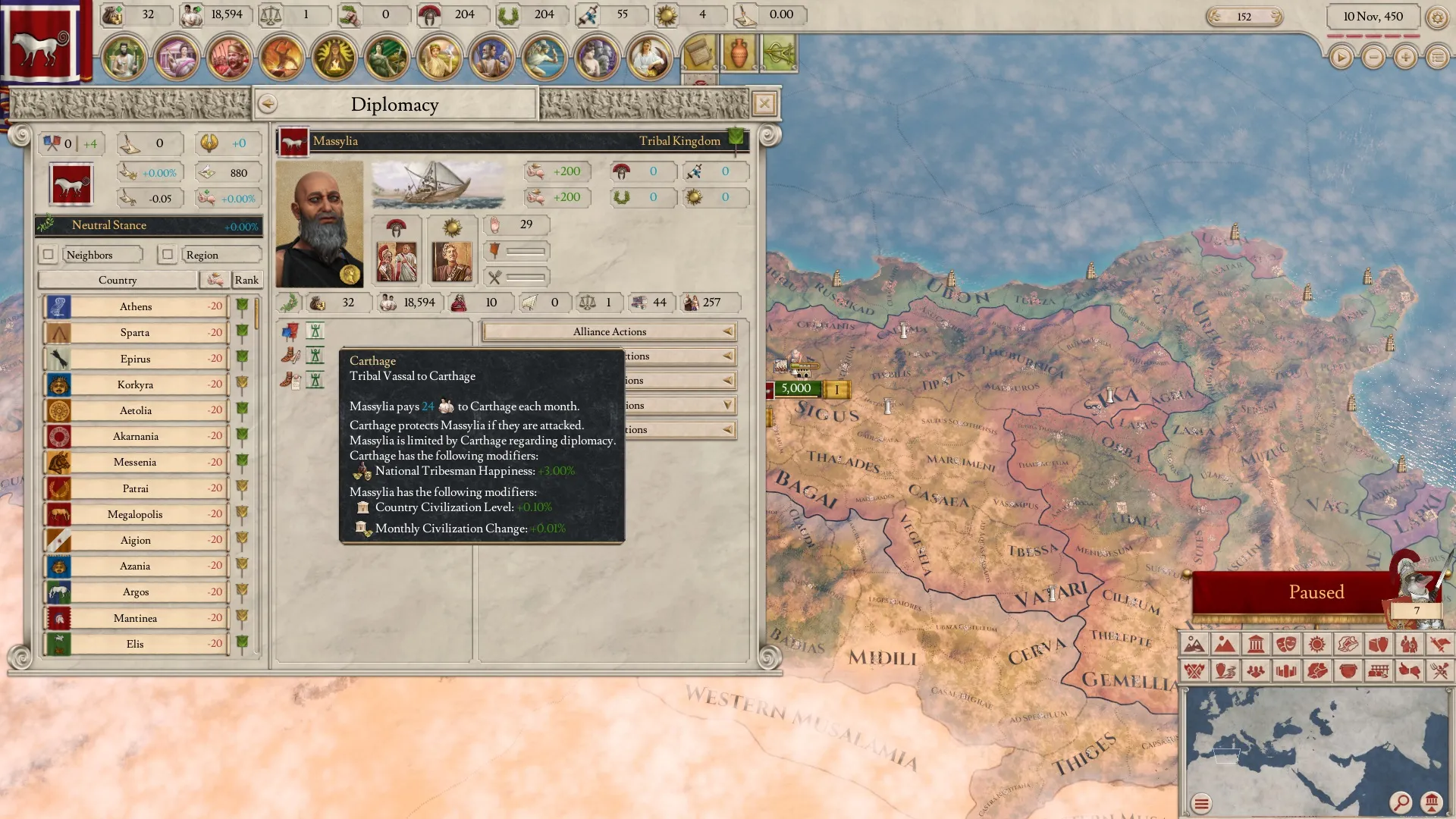
Task: Expand the Alliance Actions section
Action: coord(610,331)
